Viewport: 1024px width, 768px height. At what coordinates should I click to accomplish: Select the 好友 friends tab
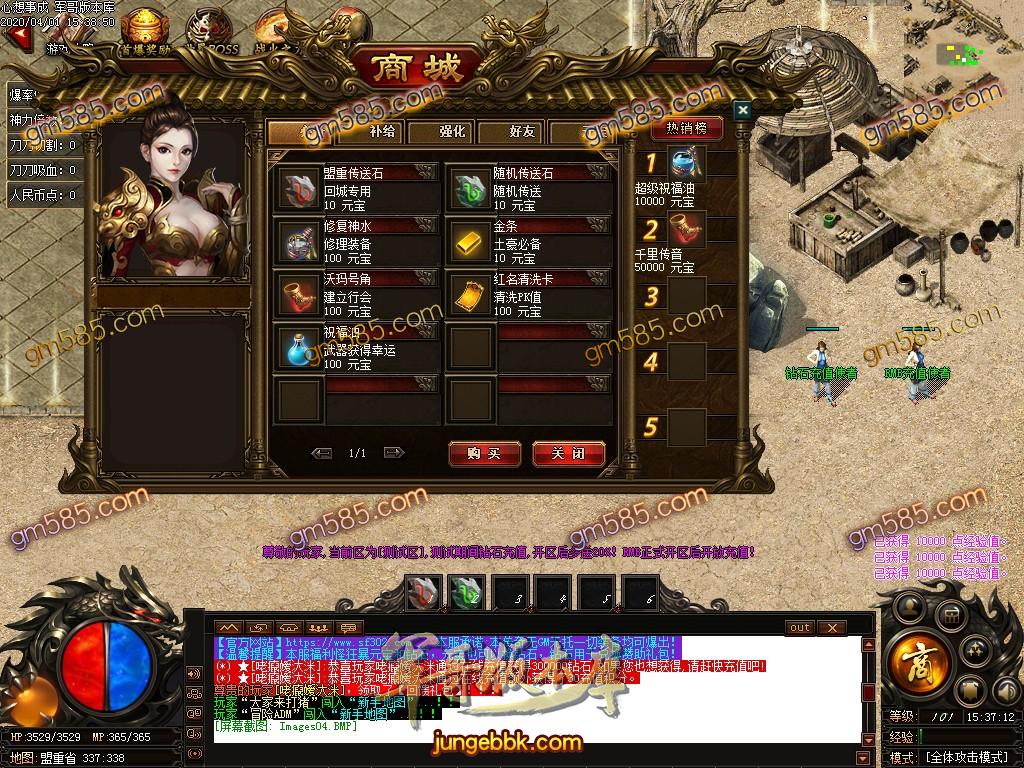click(x=522, y=131)
